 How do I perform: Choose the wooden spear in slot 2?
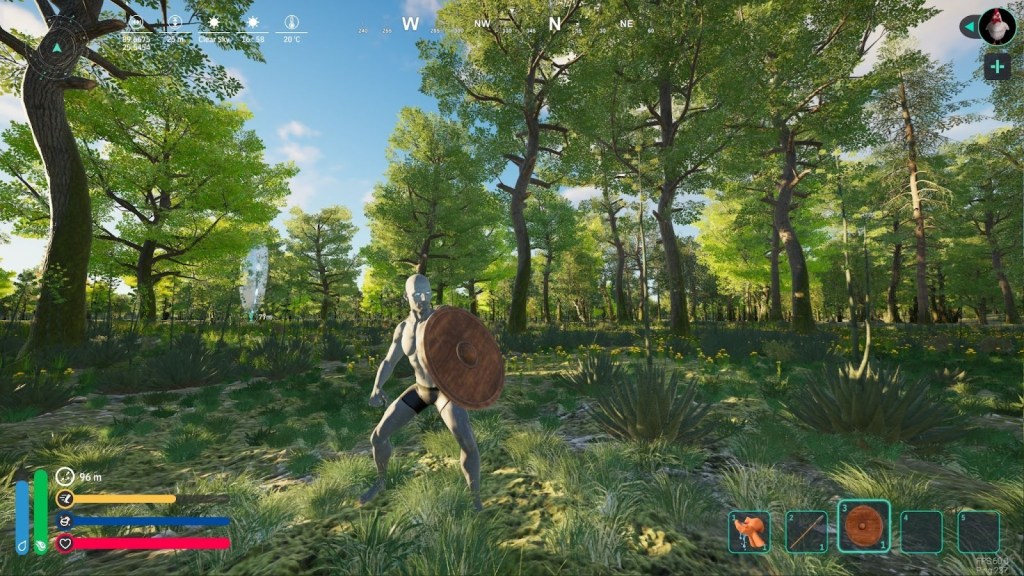(x=805, y=532)
